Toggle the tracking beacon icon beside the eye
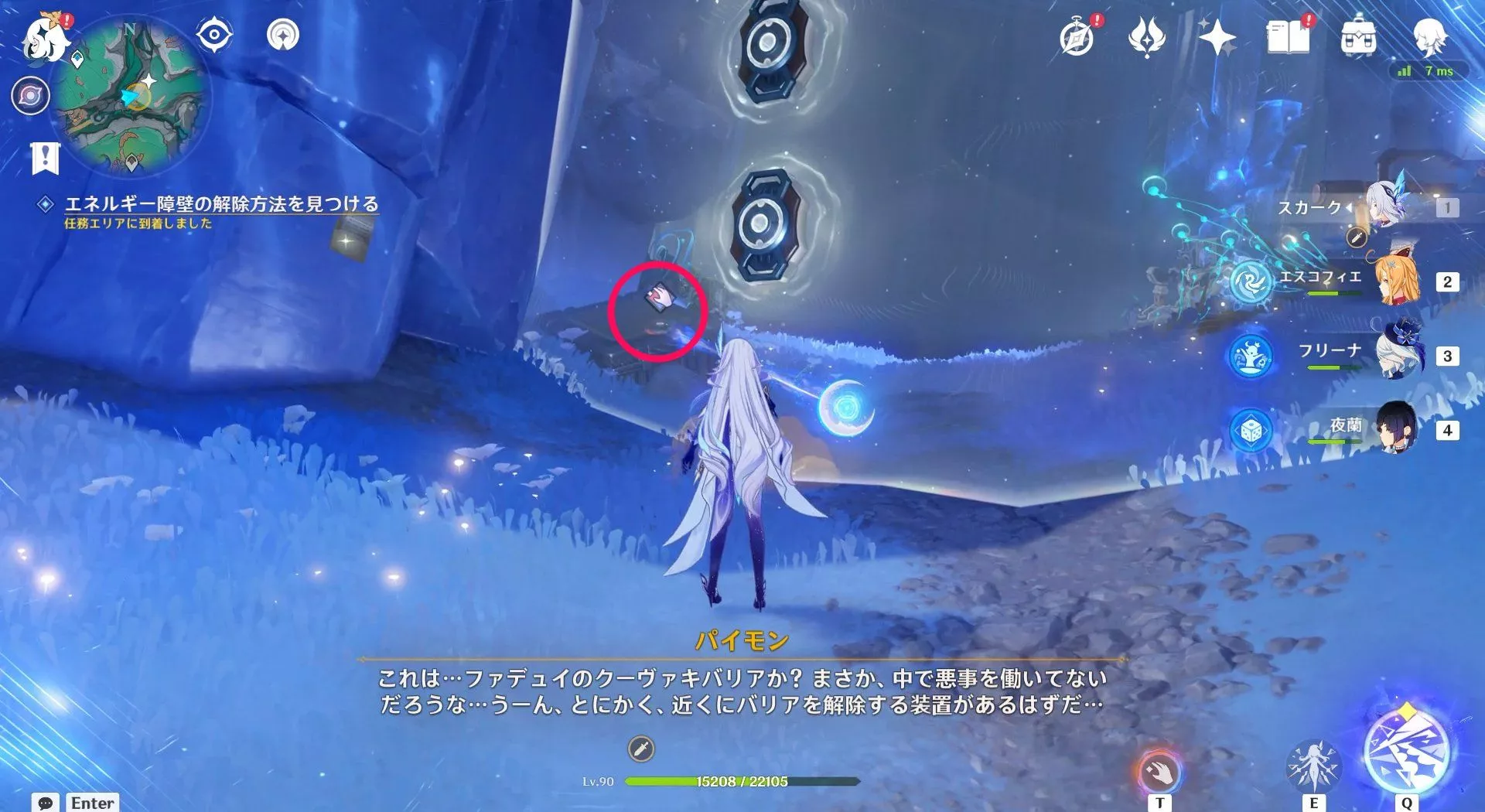This screenshot has width=1485, height=812. click(284, 35)
